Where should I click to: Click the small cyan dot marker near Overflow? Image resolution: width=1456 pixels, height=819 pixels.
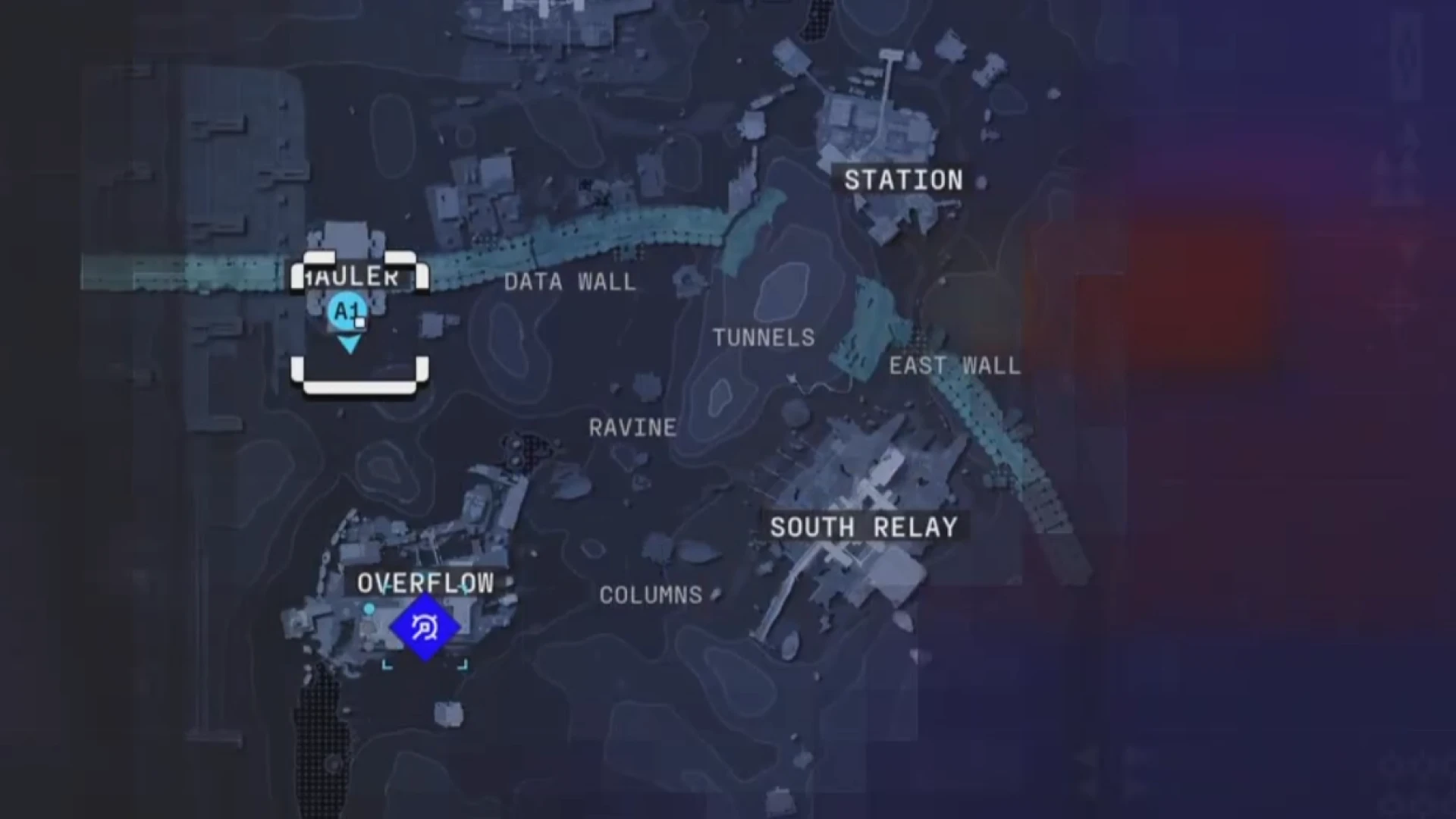[x=370, y=607]
